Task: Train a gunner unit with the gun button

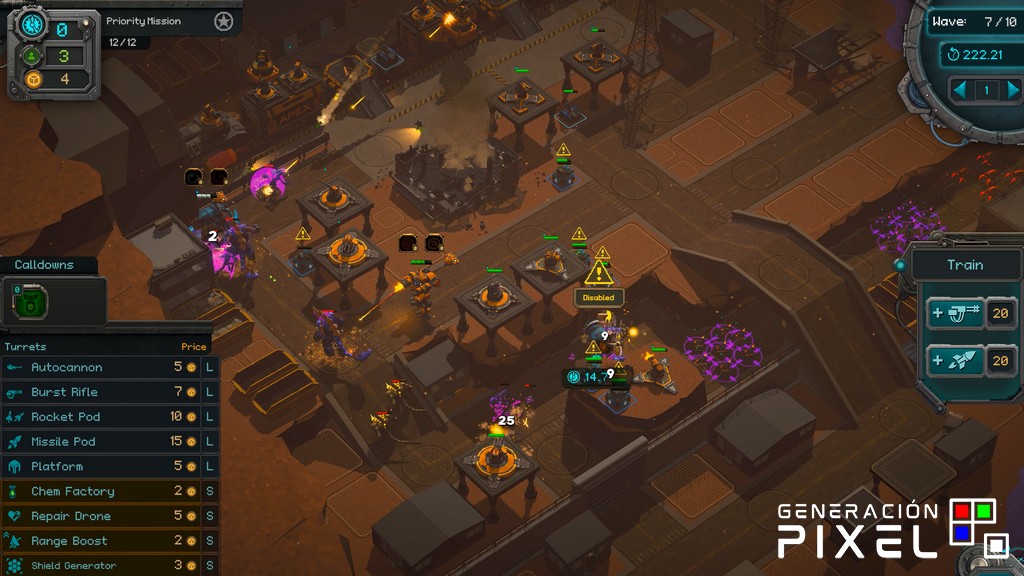Action: click(x=955, y=314)
